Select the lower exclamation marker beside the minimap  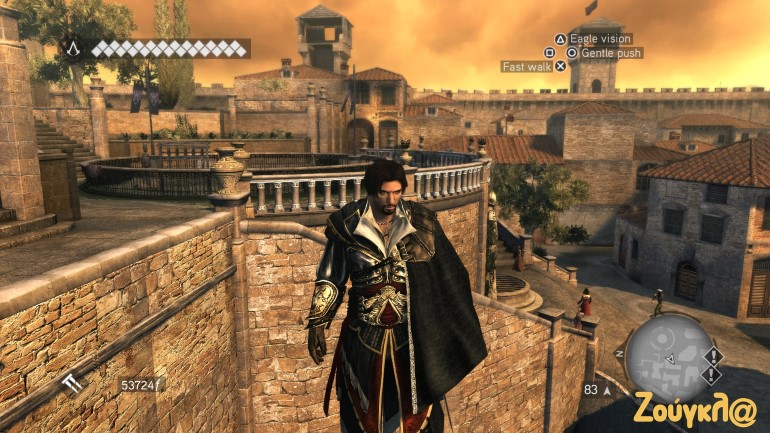coord(712,373)
